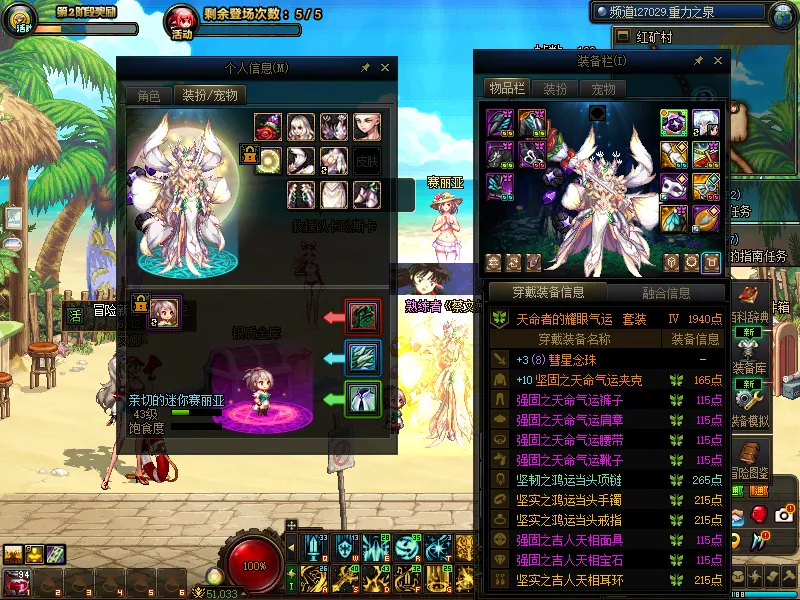Open the 宠物 pet tab in equipment window
800x600 pixels.
click(604, 89)
